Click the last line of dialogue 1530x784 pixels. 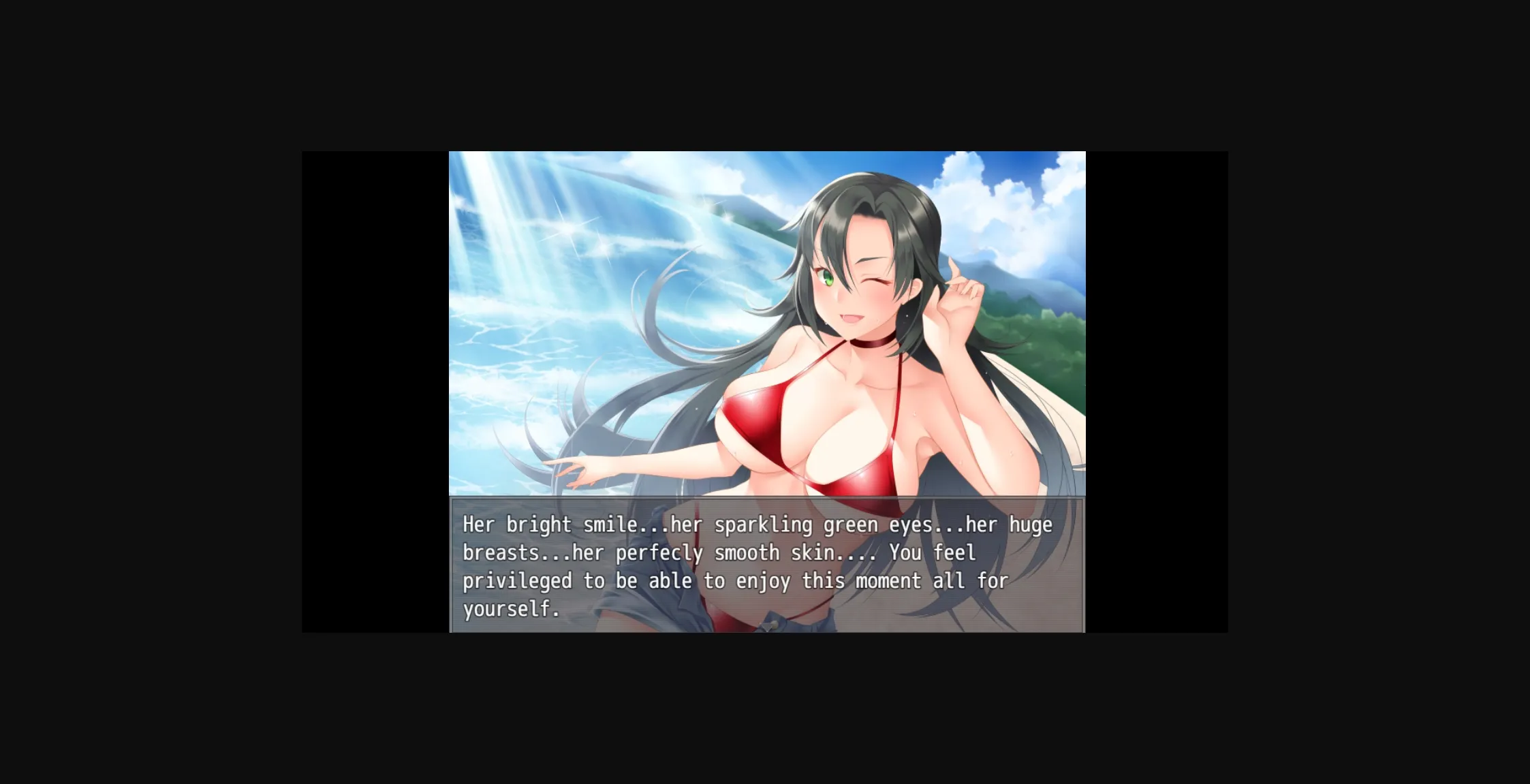pos(511,610)
